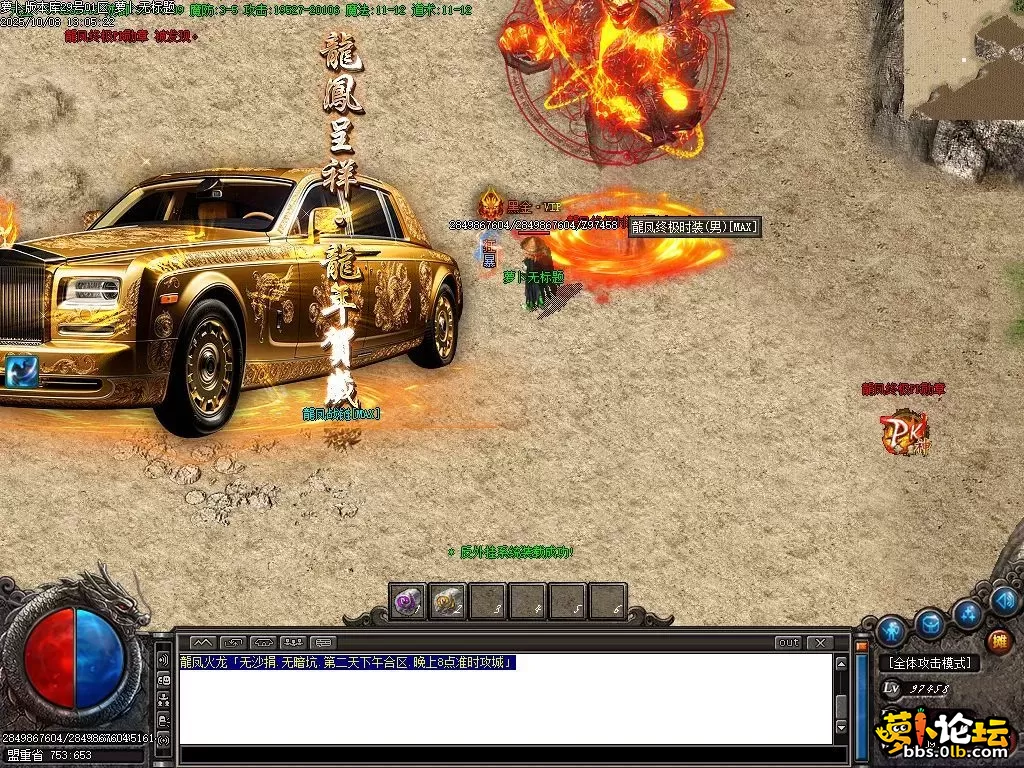Click the chat window's out button
This screenshot has width=1024, height=768.
point(789,642)
